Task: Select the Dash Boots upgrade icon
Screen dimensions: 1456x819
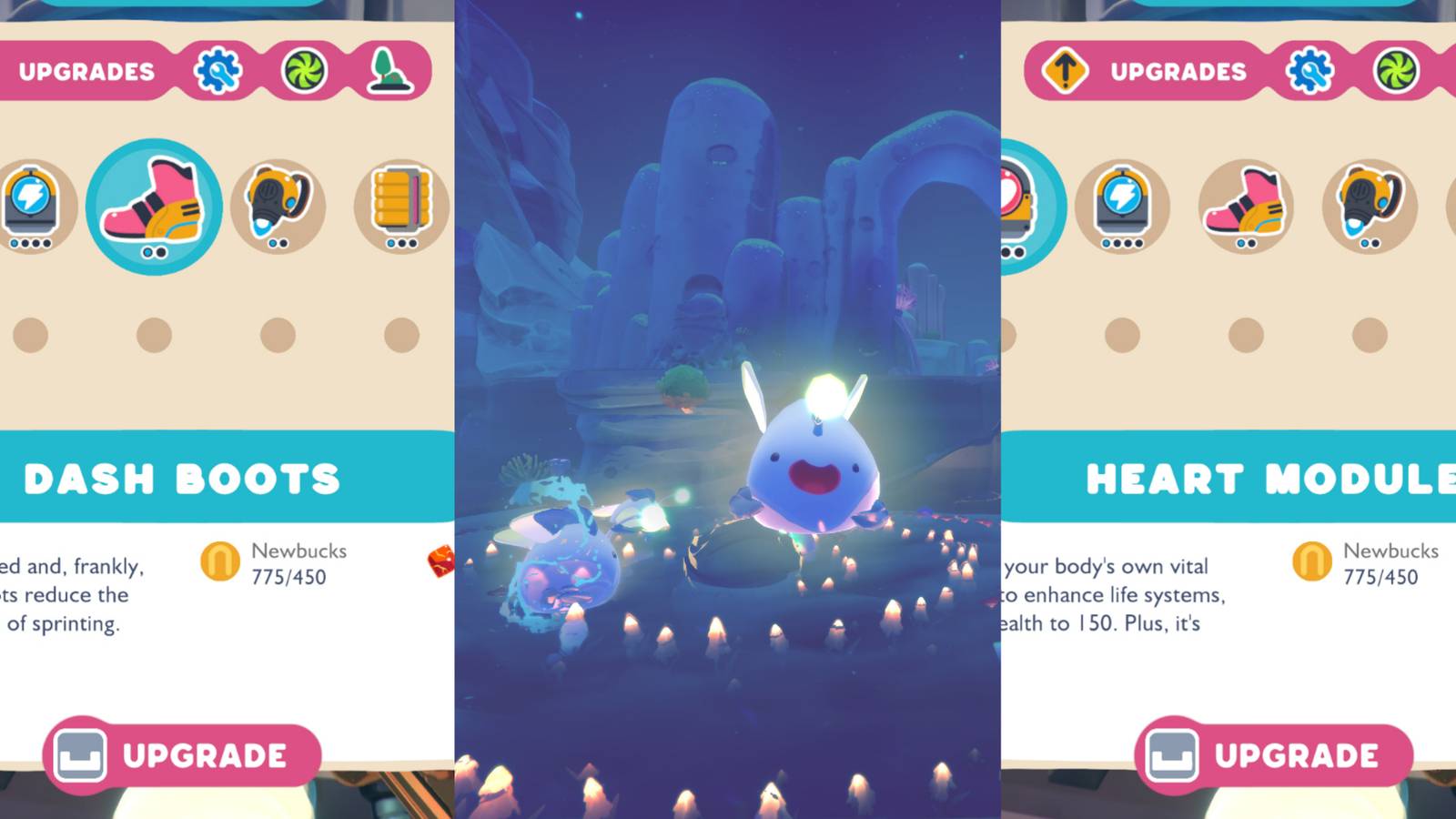Action: point(155,205)
